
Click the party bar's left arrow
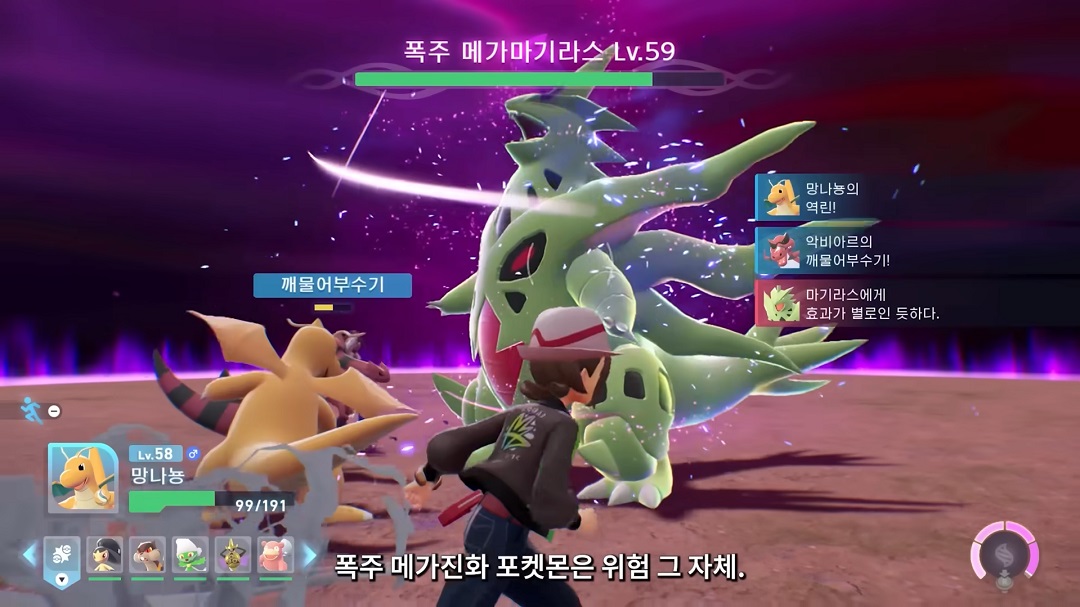29,555
